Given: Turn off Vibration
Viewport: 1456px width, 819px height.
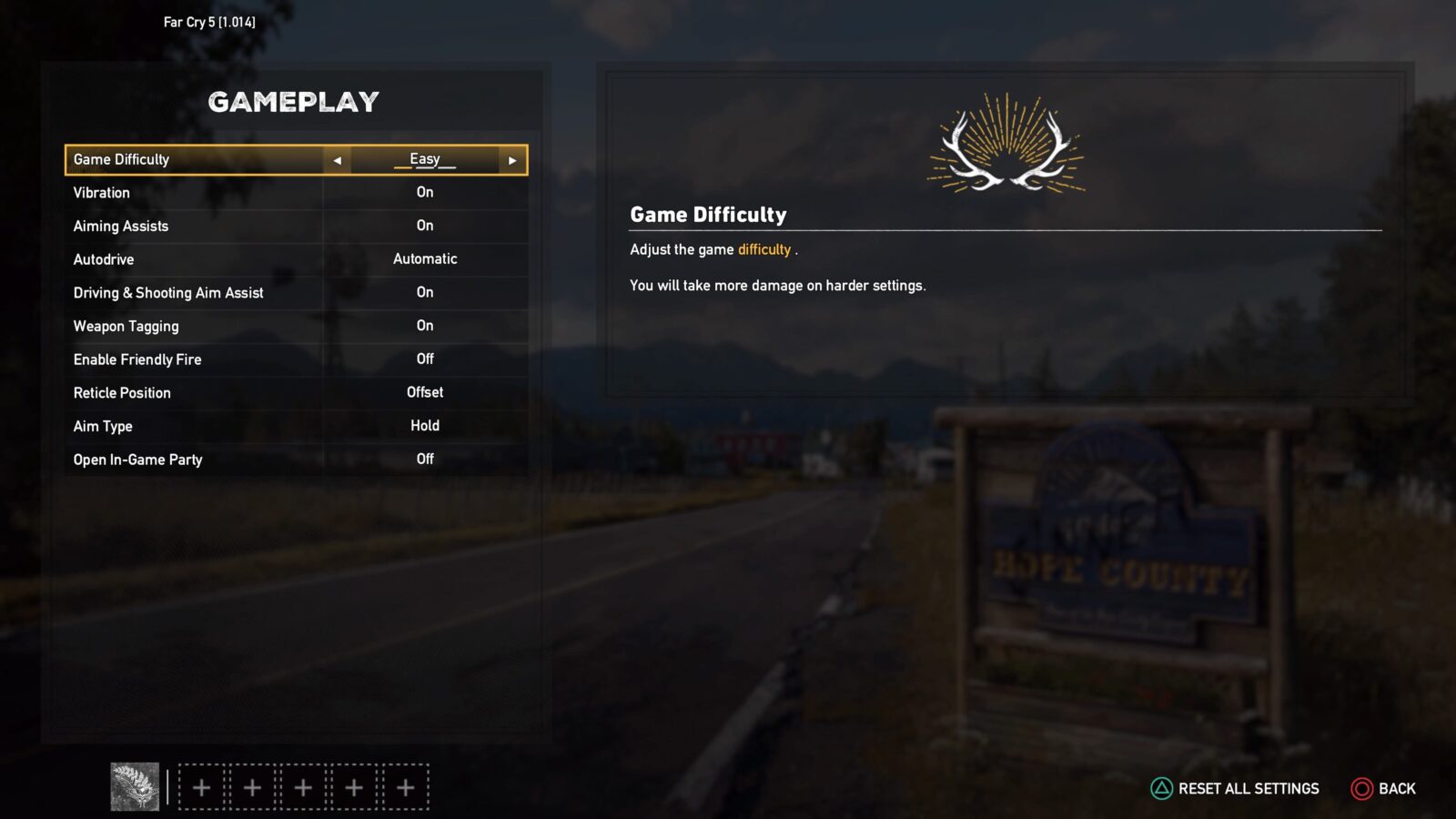Looking at the screenshot, I should tap(424, 192).
